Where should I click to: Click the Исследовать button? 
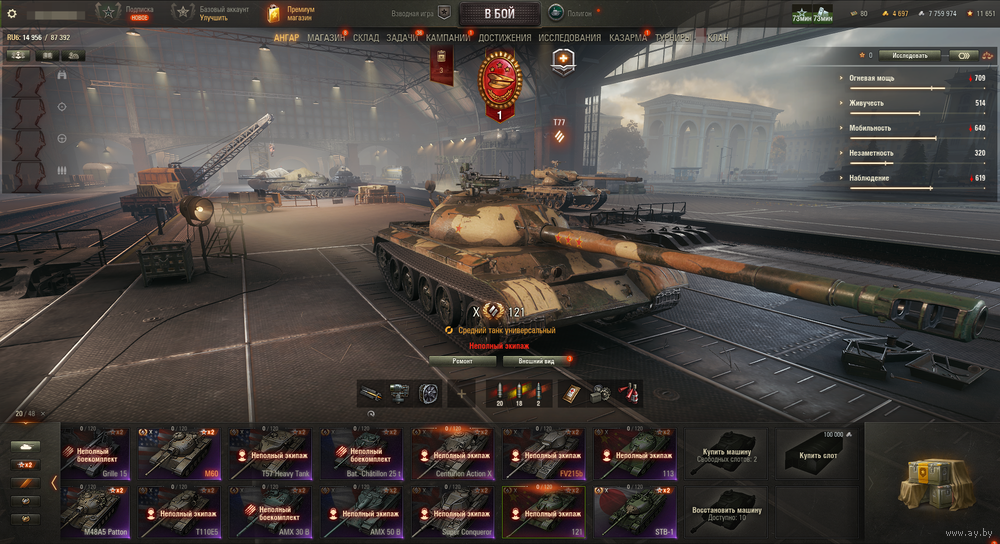pos(909,56)
